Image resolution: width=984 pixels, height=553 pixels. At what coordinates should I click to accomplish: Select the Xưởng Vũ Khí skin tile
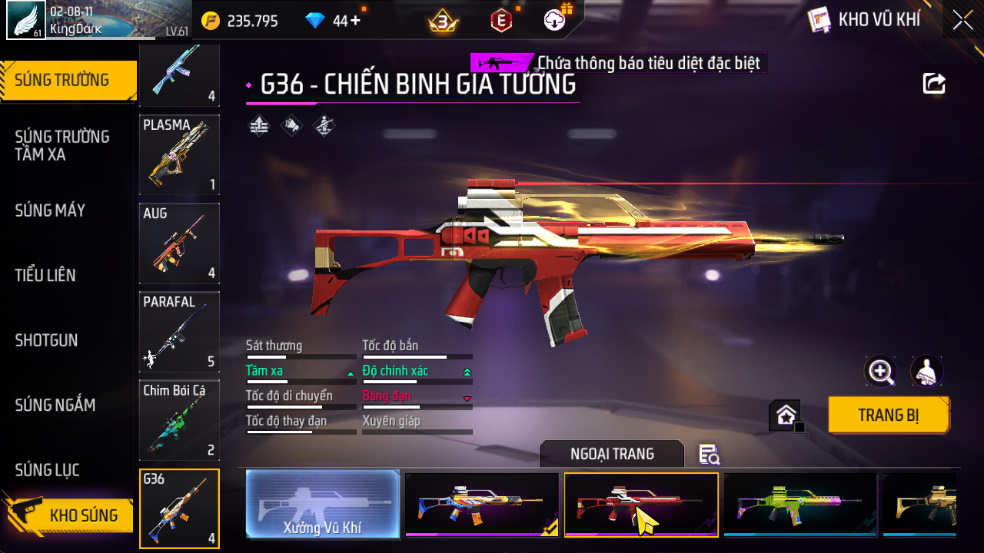(x=322, y=505)
